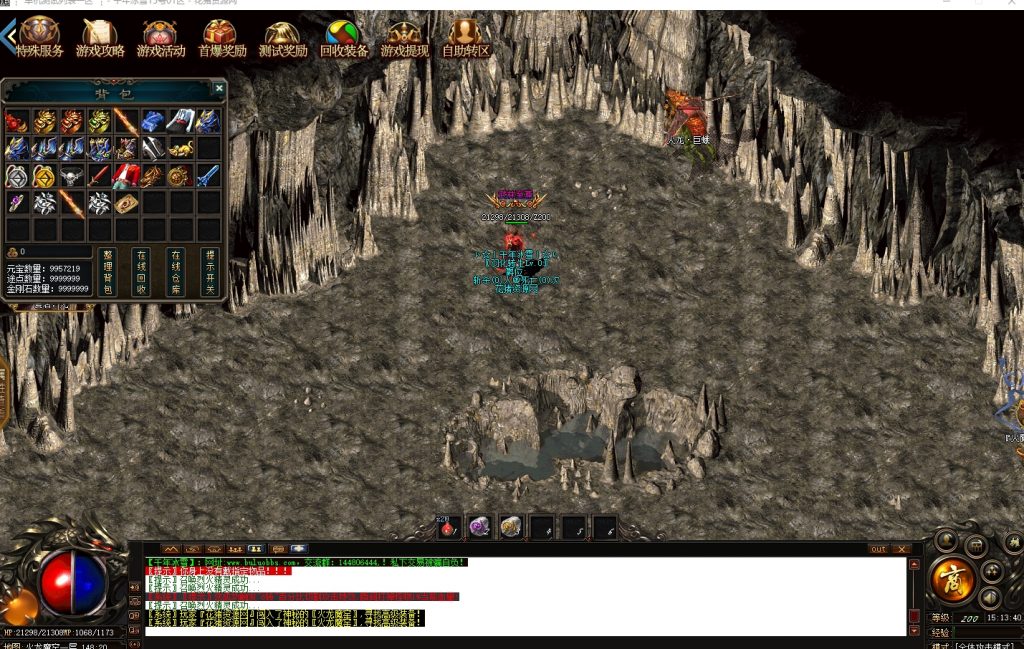Viewport: 1024px width, 649px height.
Task: Click the 在线回收 online recycle button
Action: [141, 271]
